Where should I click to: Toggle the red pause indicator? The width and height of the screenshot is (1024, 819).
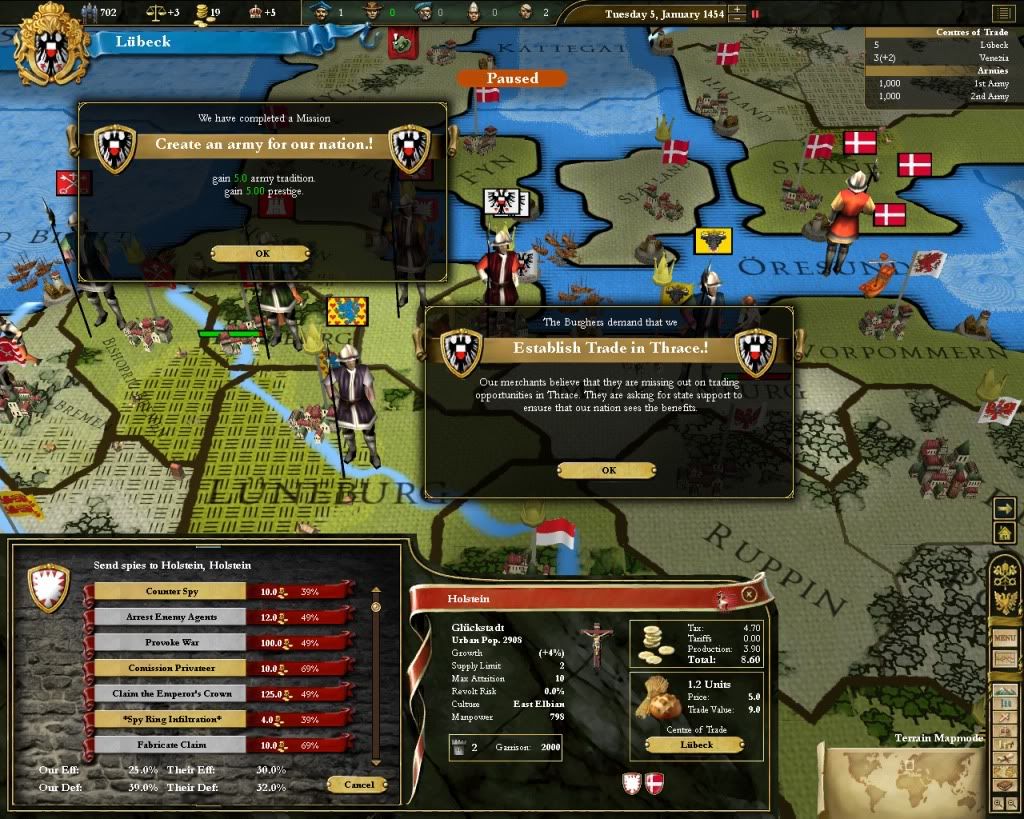click(755, 15)
